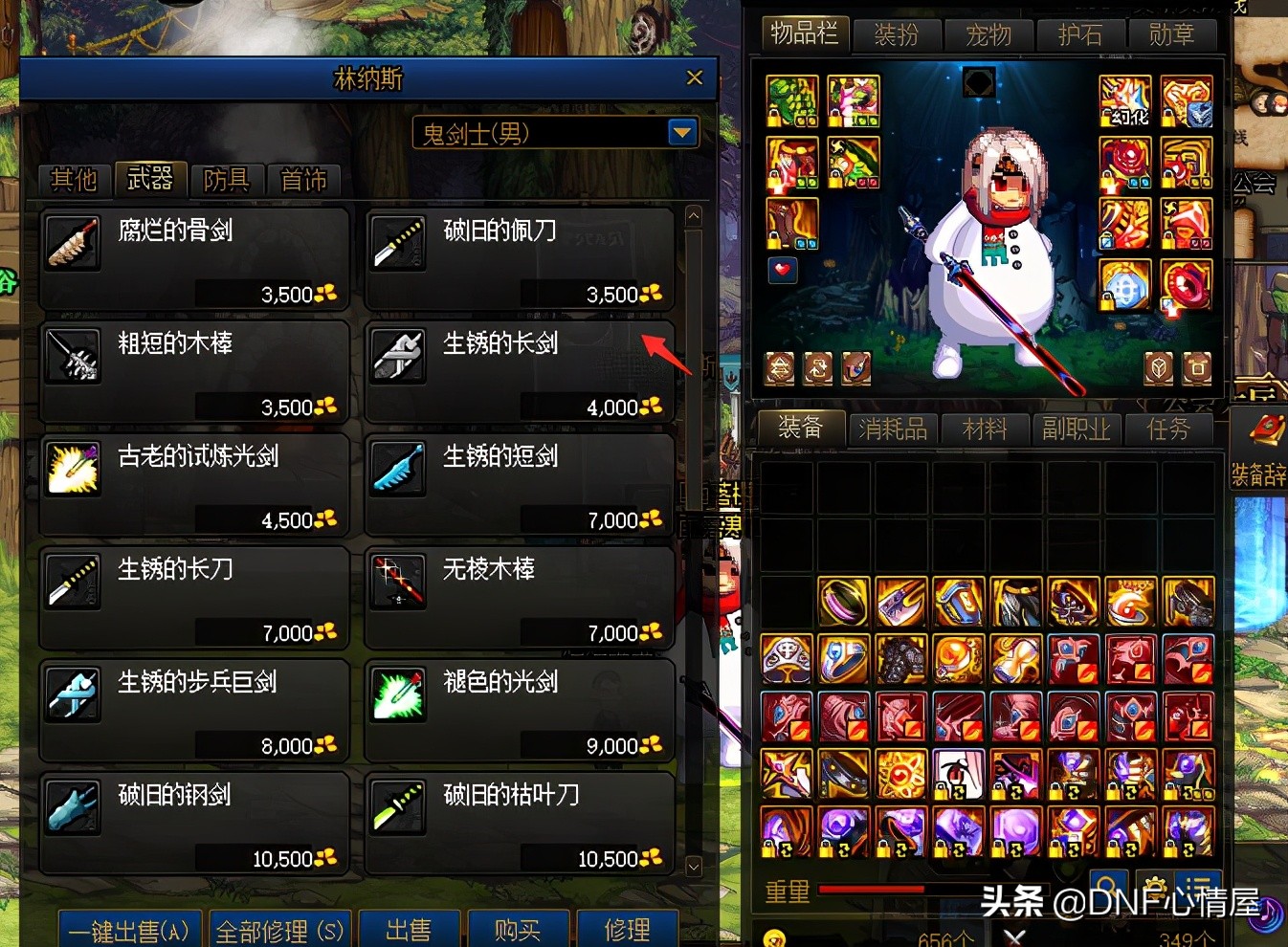Select the faded light sword priced 9,000
Image resolution: width=1288 pixels, height=947 pixels.
(x=397, y=694)
